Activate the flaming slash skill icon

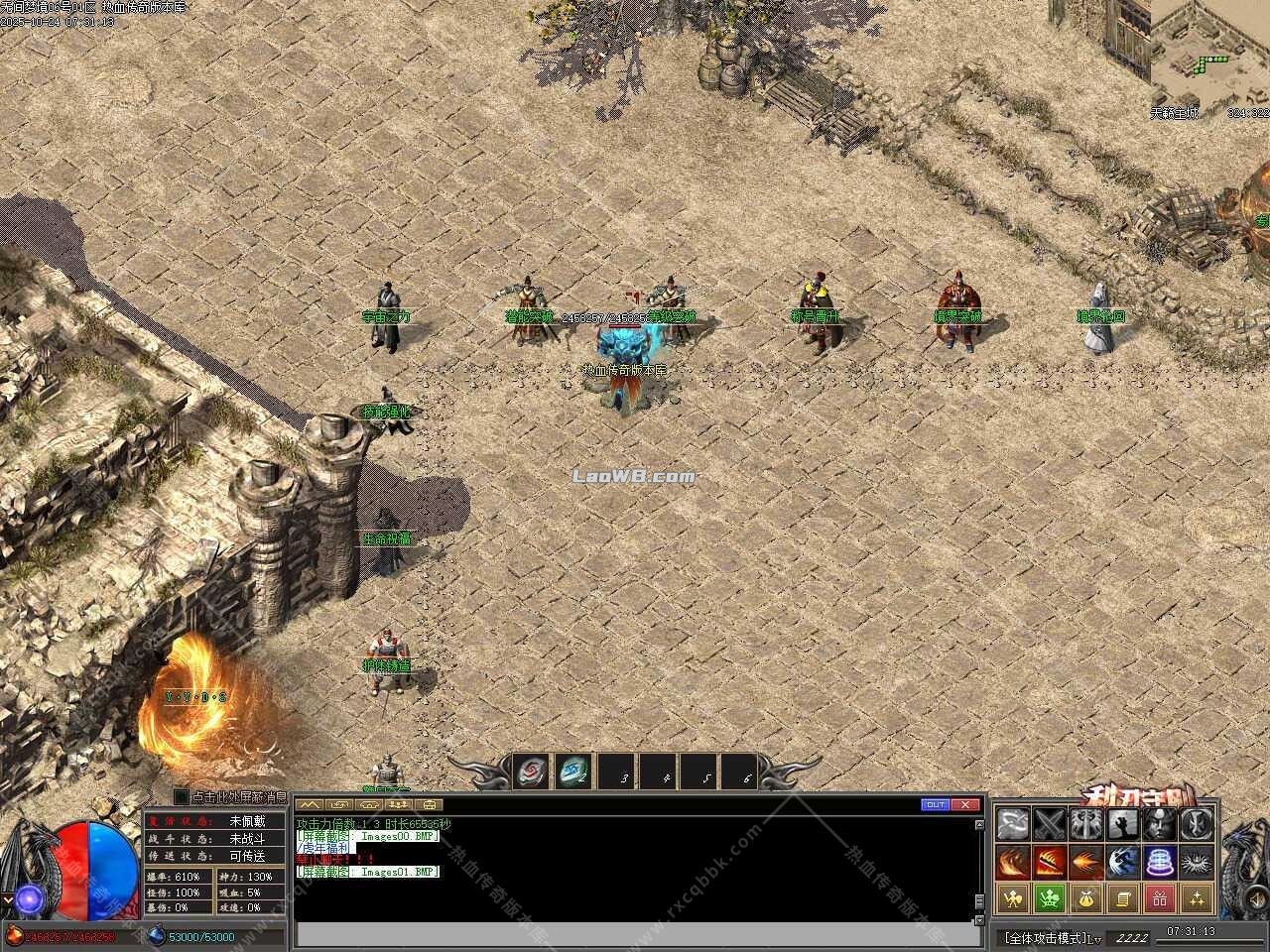tap(1051, 862)
